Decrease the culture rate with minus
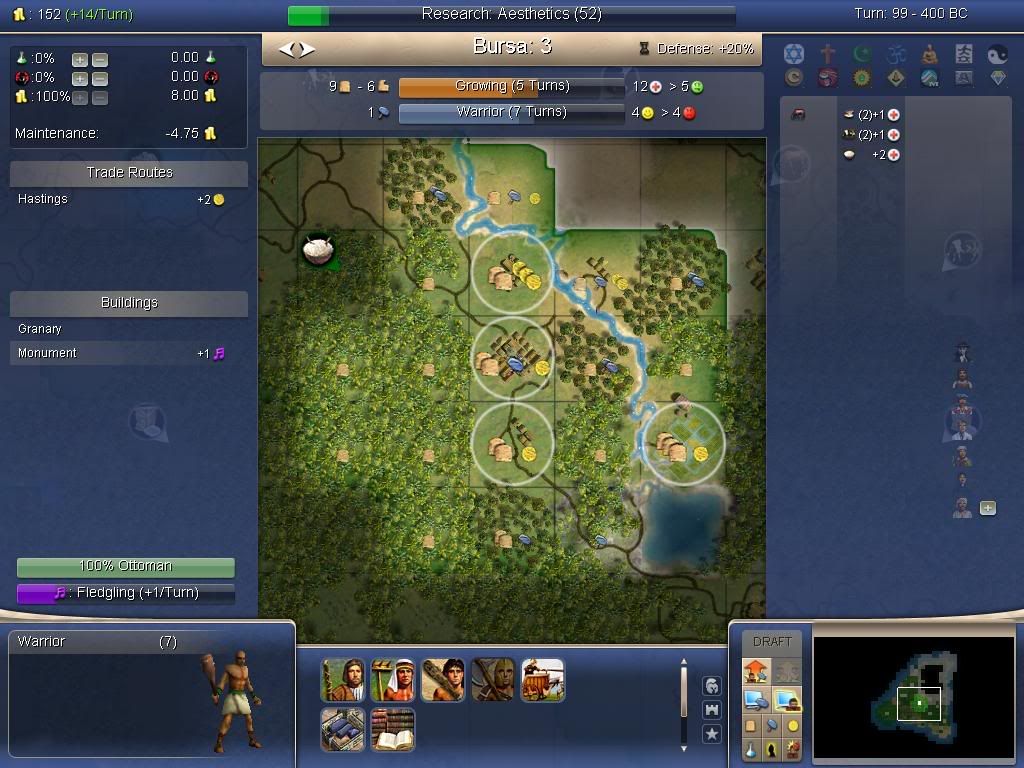1024x768 pixels. [x=99, y=78]
